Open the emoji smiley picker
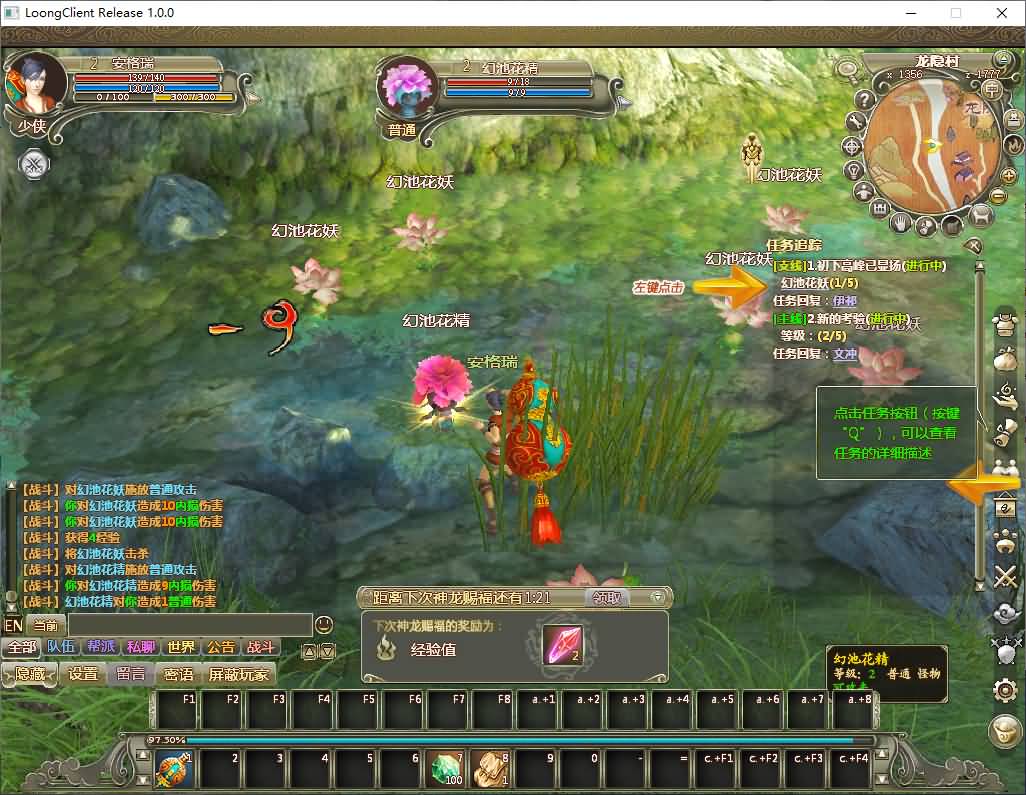Screen dimensions: 1026x795 tap(324, 625)
